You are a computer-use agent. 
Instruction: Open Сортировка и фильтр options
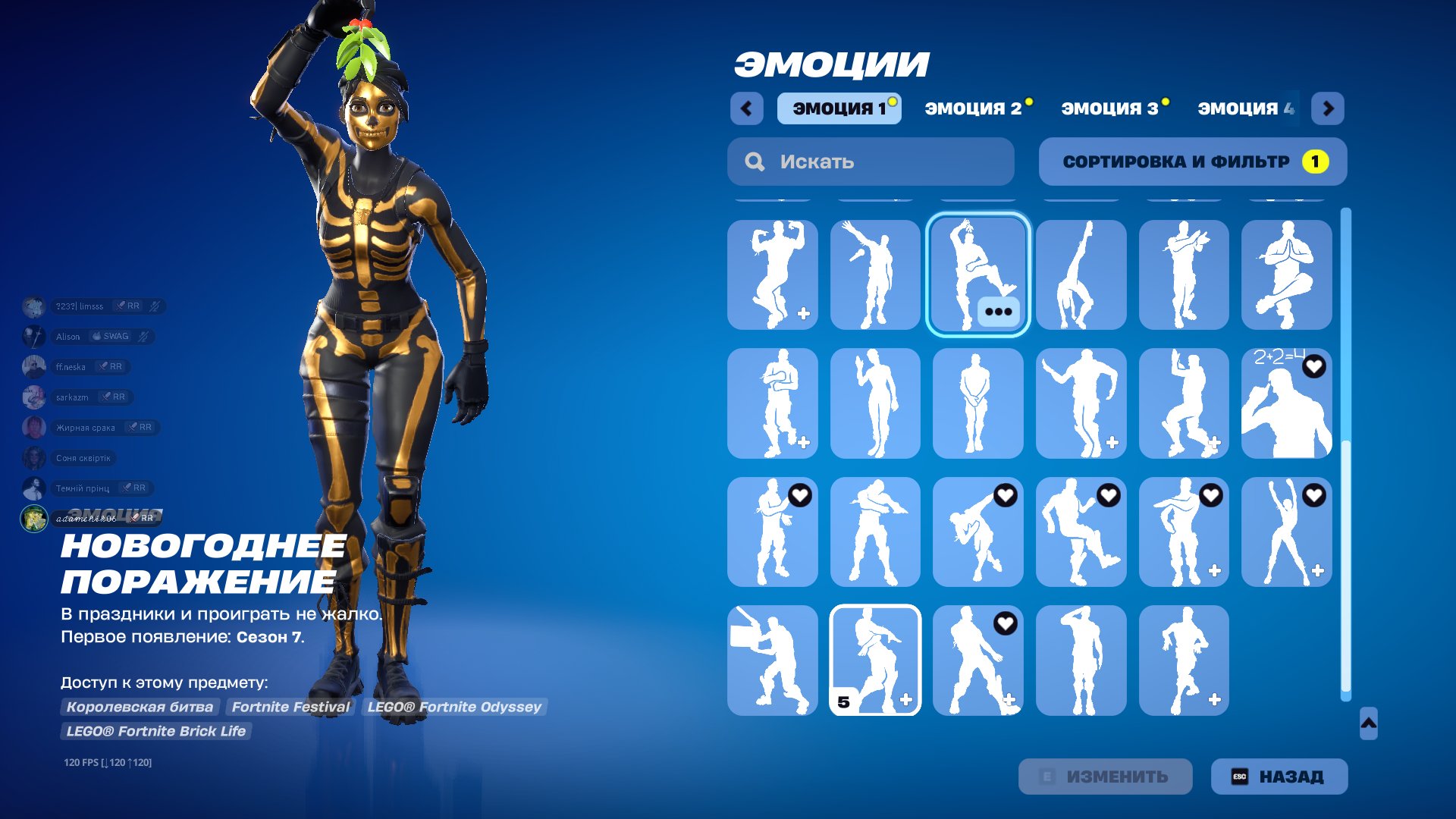pyautogui.click(x=1192, y=162)
